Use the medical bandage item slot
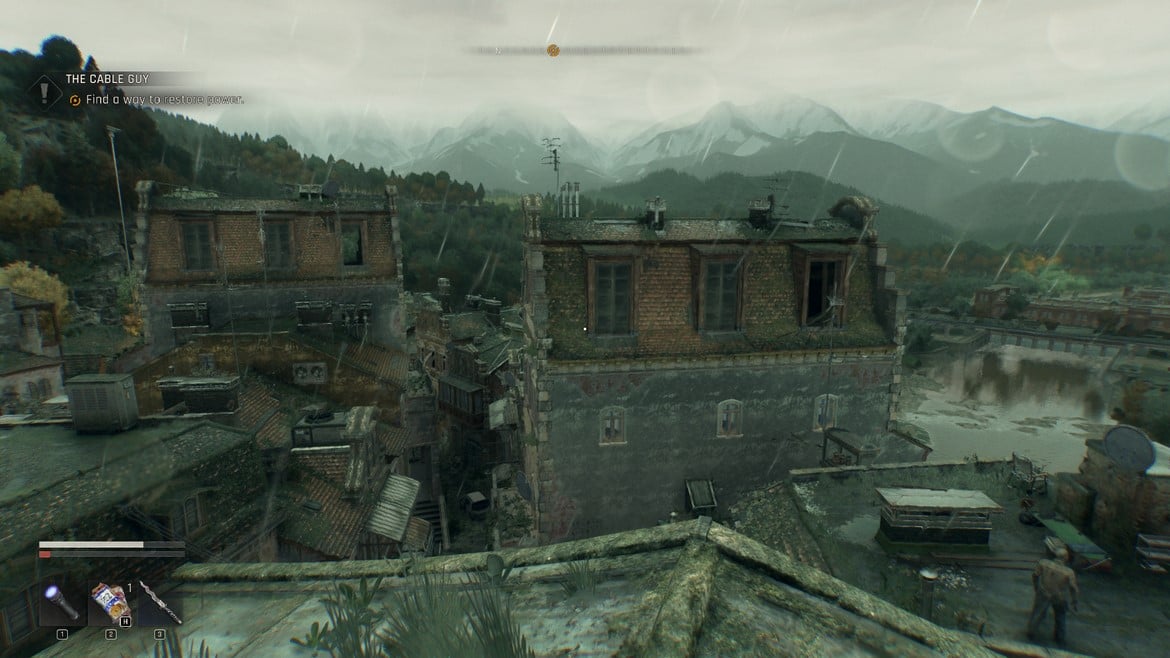 110,603
